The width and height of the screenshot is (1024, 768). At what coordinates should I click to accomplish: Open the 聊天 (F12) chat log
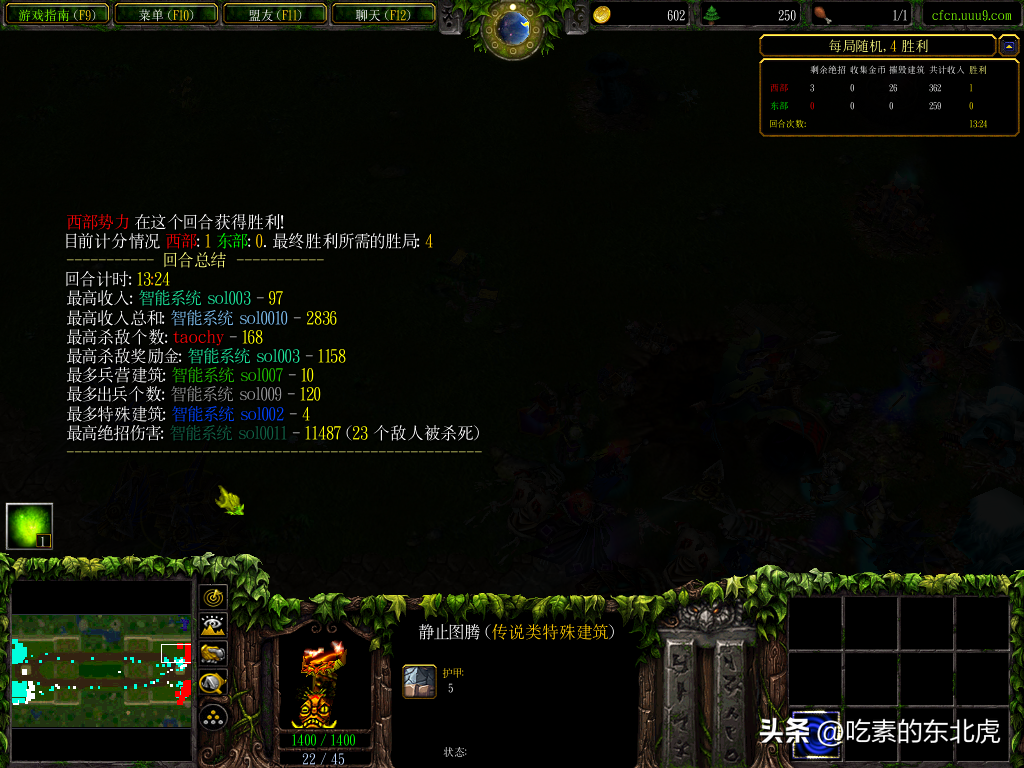(x=383, y=15)
